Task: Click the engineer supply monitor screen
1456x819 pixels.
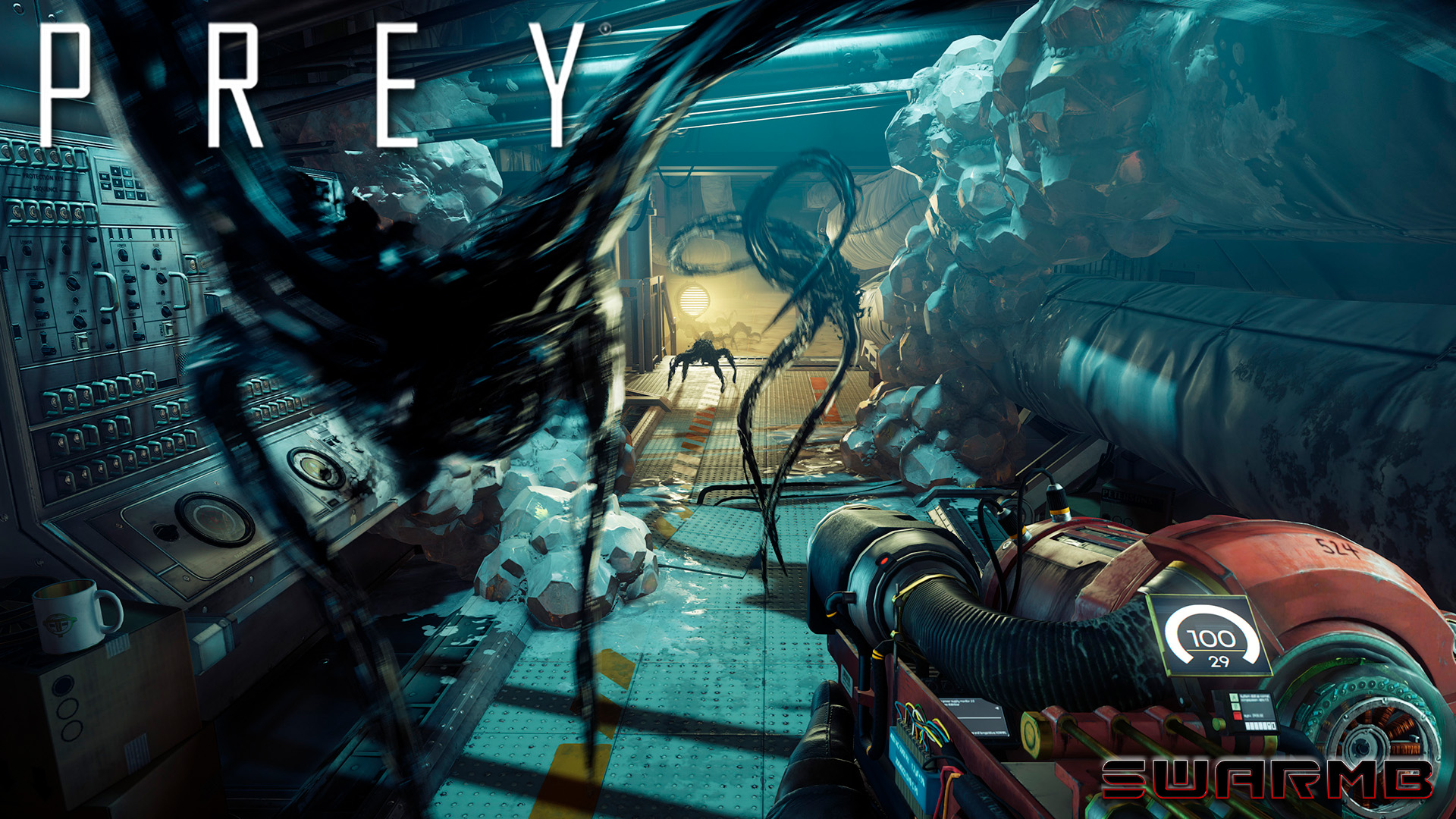Action: pyautogui.click(x=972, y=716)
